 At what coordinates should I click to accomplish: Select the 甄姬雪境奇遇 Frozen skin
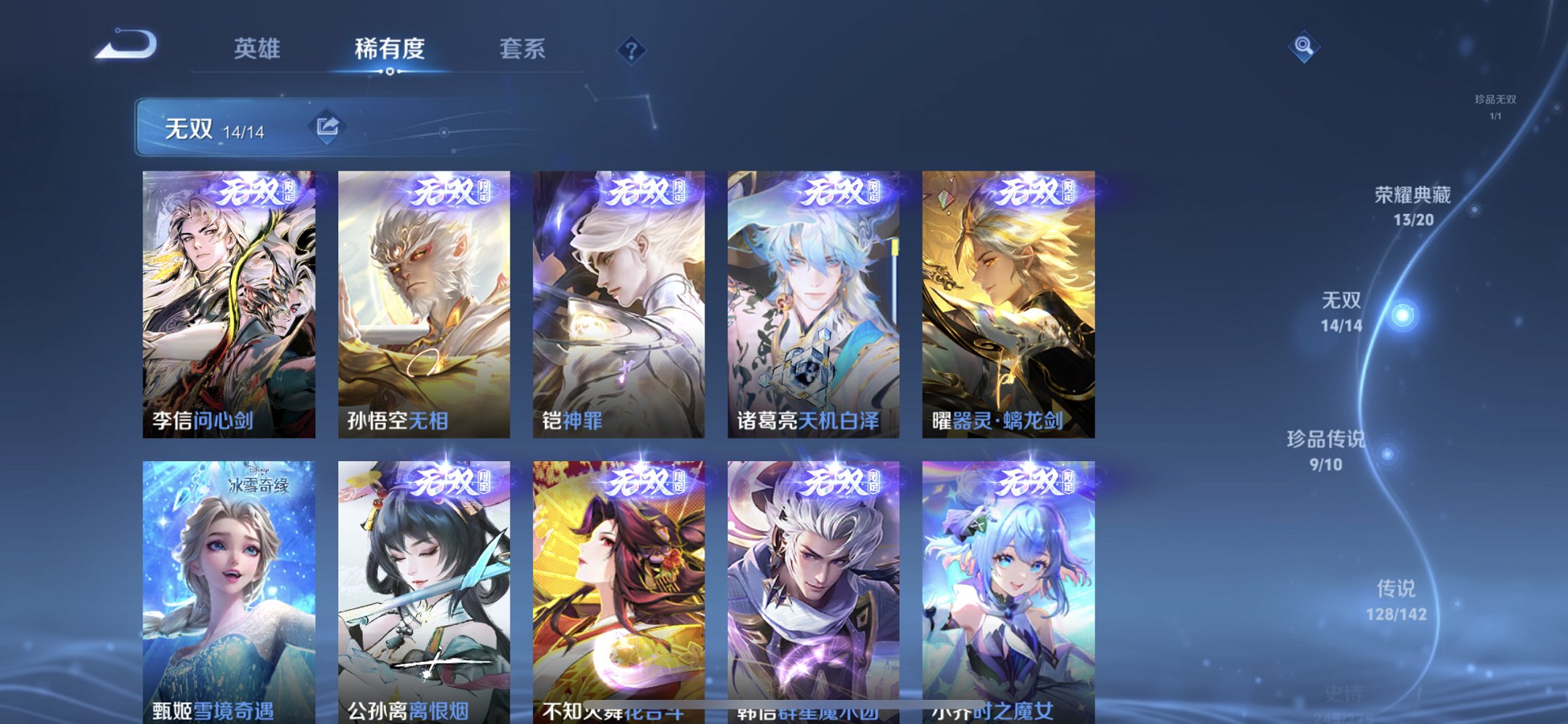pos(230,583)
